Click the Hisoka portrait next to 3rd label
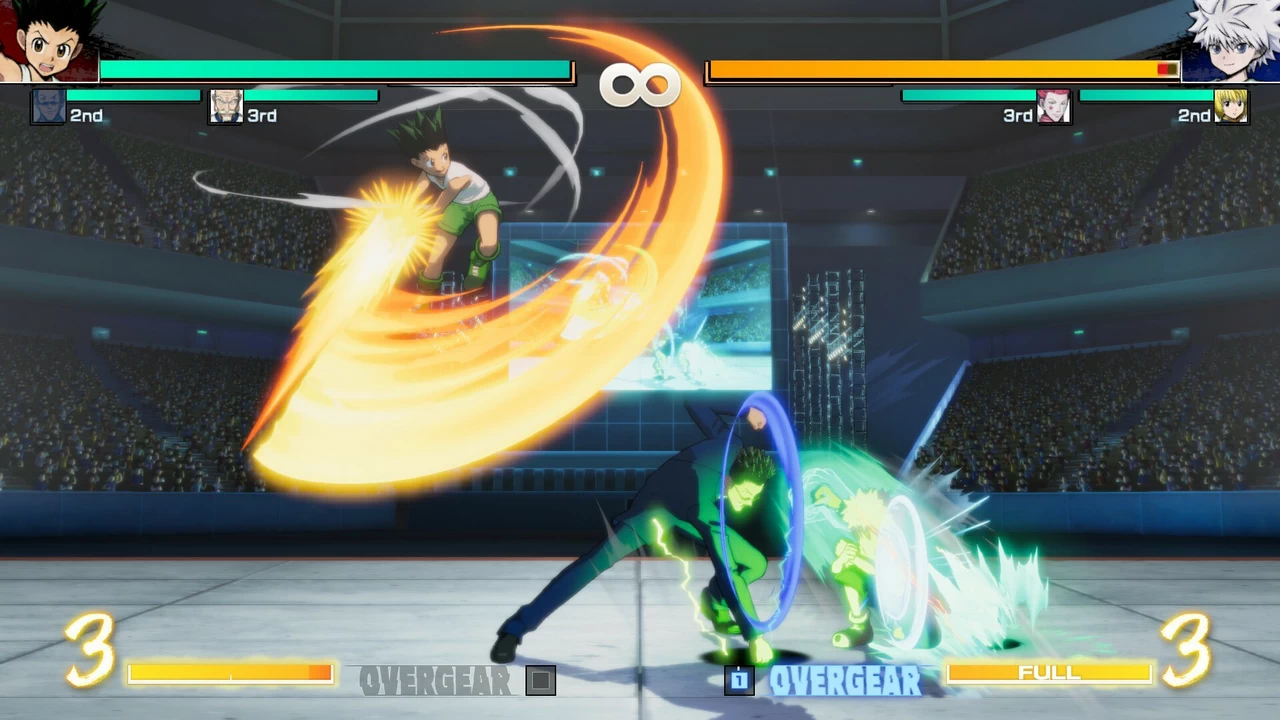1280x720 pixels. [1054, 107]
